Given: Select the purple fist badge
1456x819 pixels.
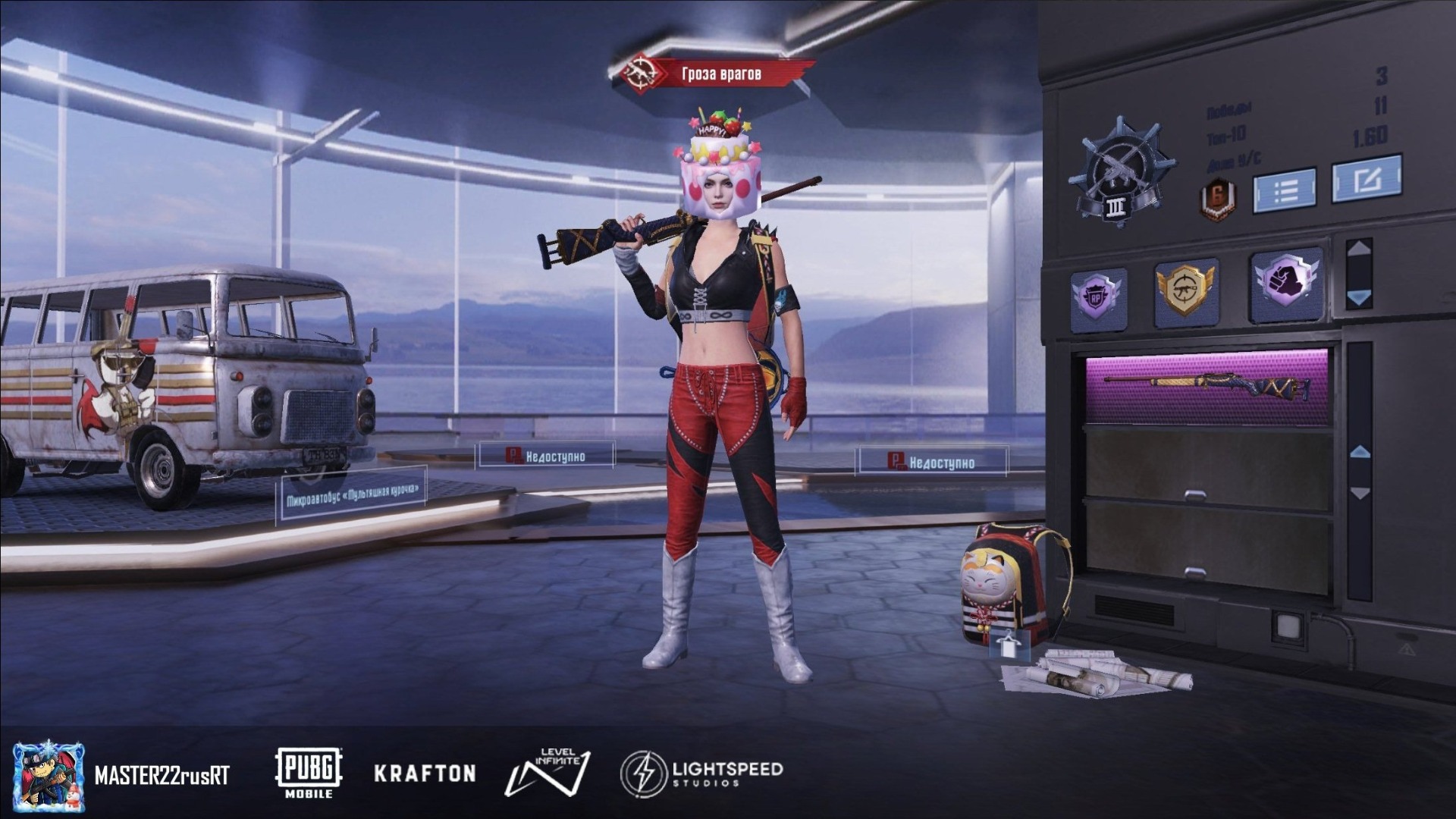Looking at the screenshot, I should click(1286, 281).
